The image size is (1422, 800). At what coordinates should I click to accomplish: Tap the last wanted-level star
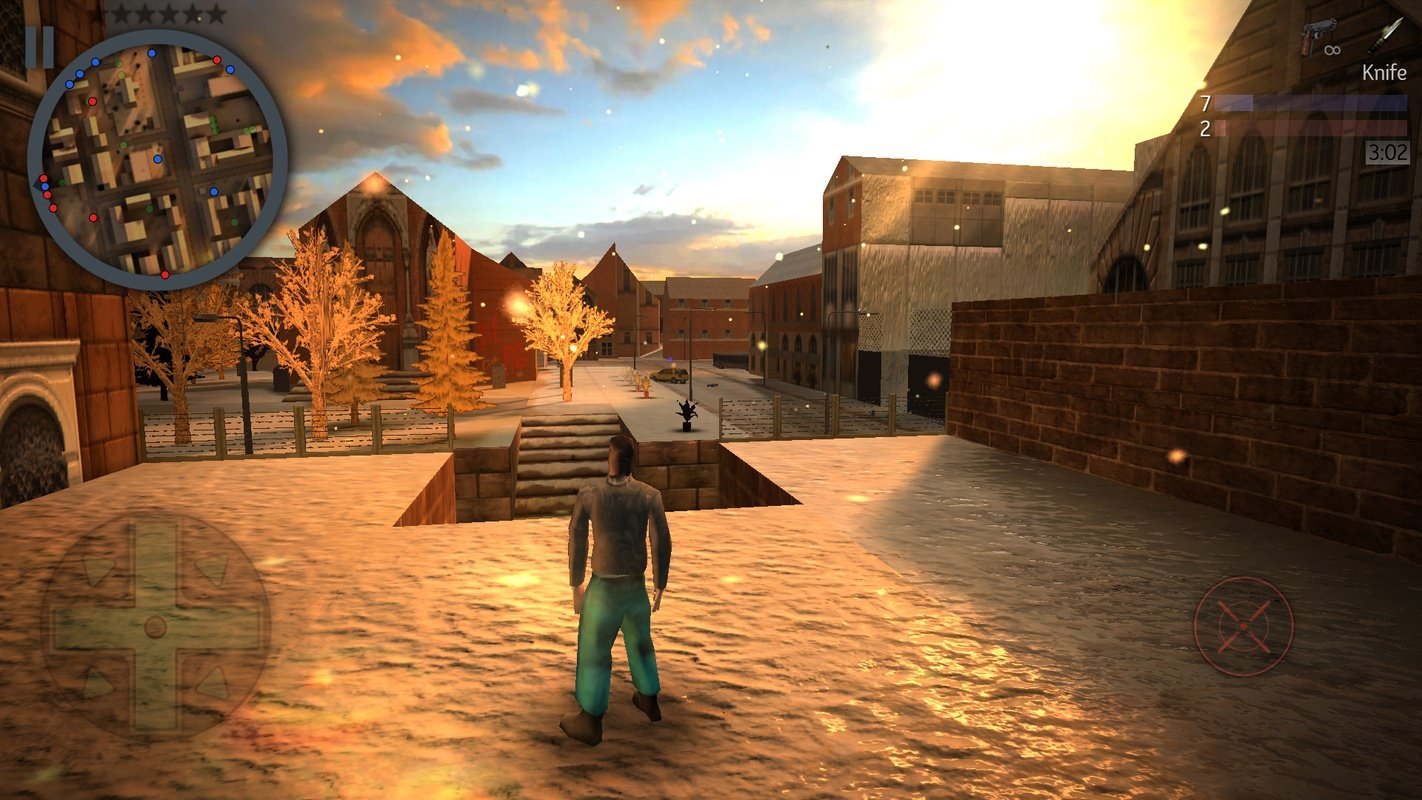click(215, 14)
